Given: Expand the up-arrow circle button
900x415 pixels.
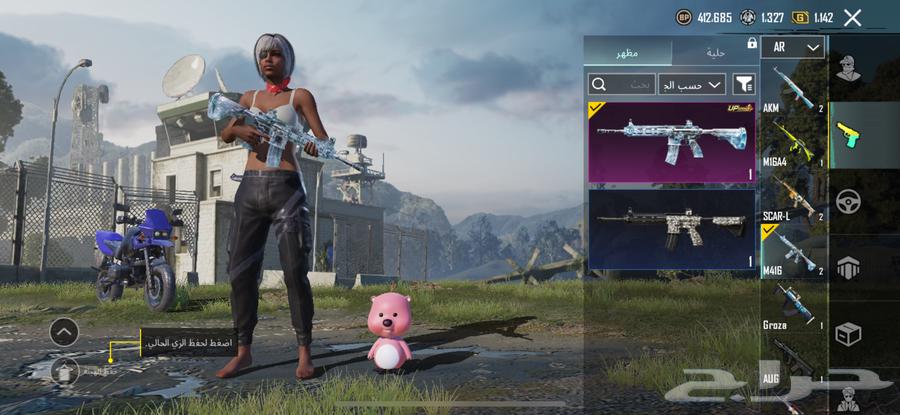Looking at the screenshot, I should tap(64, 331).
